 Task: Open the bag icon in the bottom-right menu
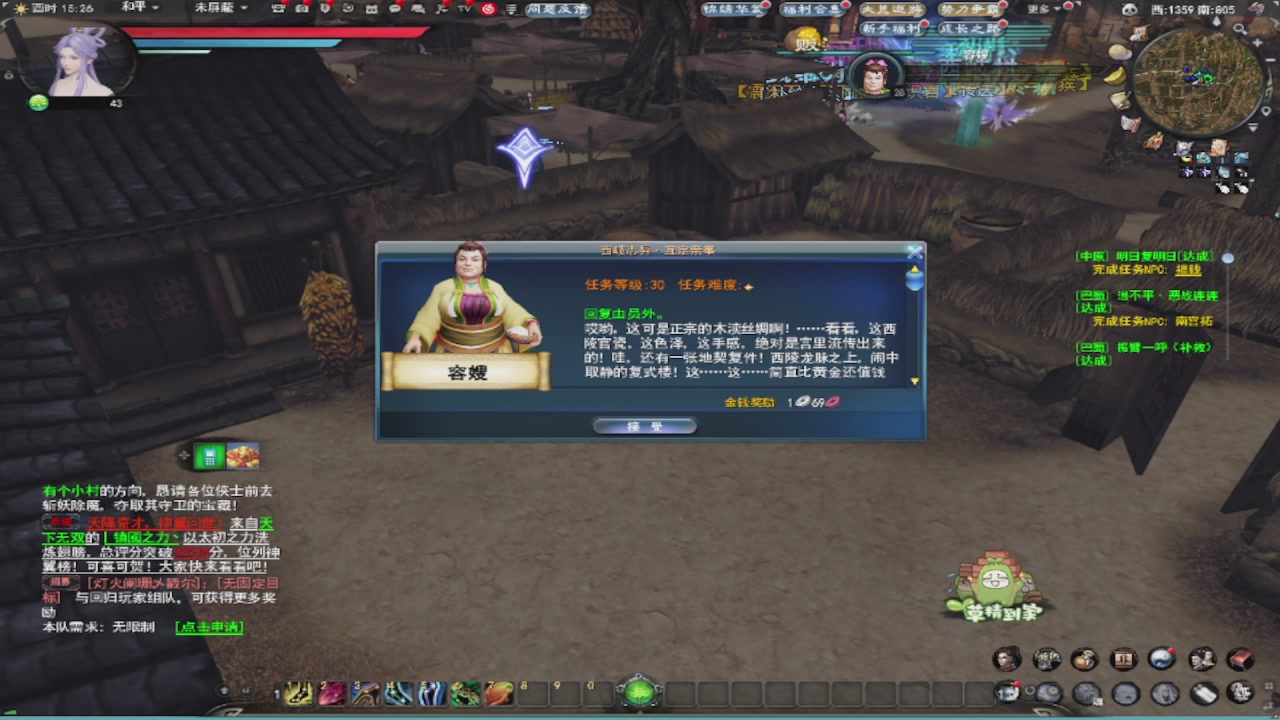click(x=1085, y=660)
